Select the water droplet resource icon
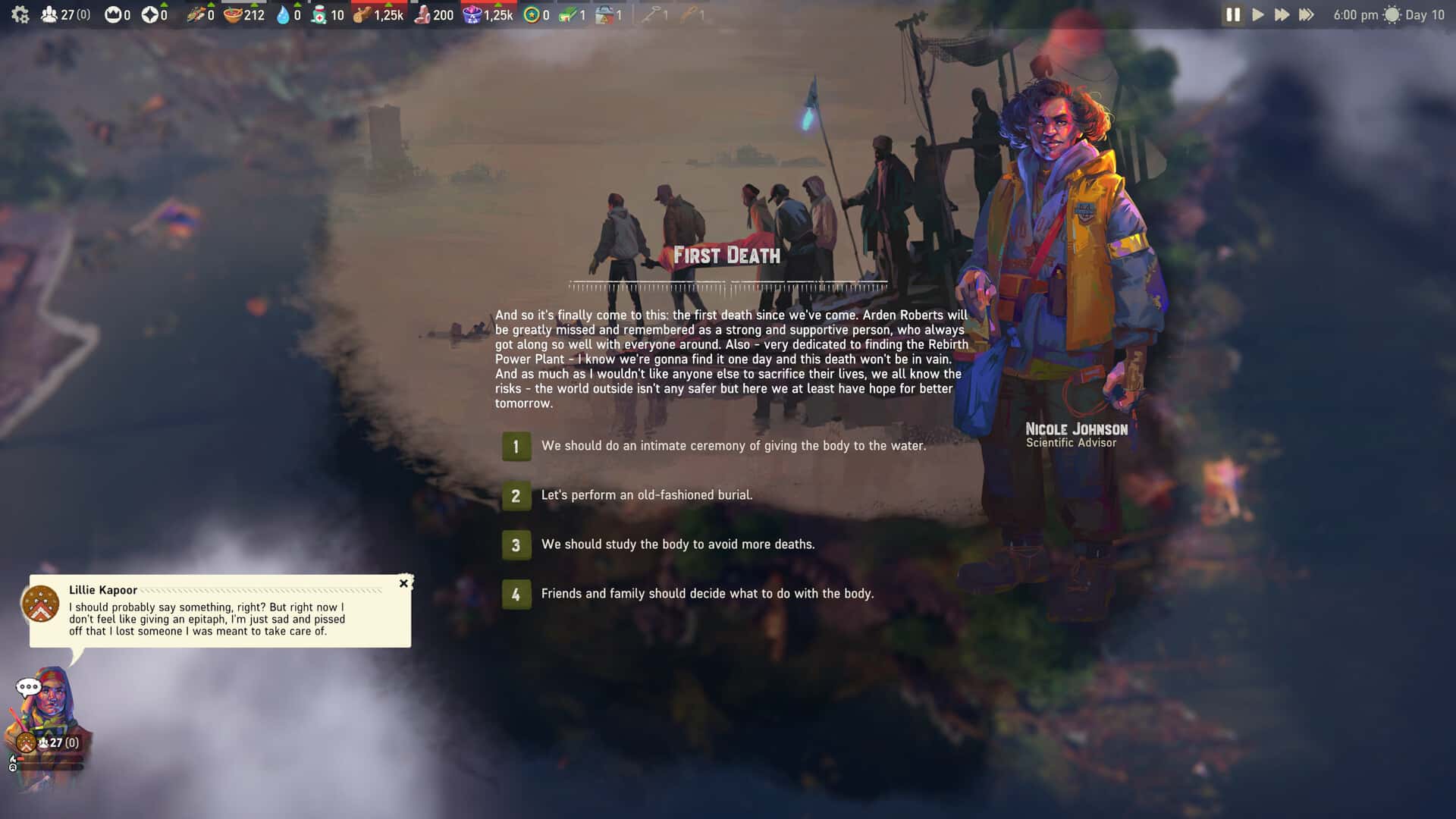This screenshot has height=819, width=1456. click(x=283, y=14)
